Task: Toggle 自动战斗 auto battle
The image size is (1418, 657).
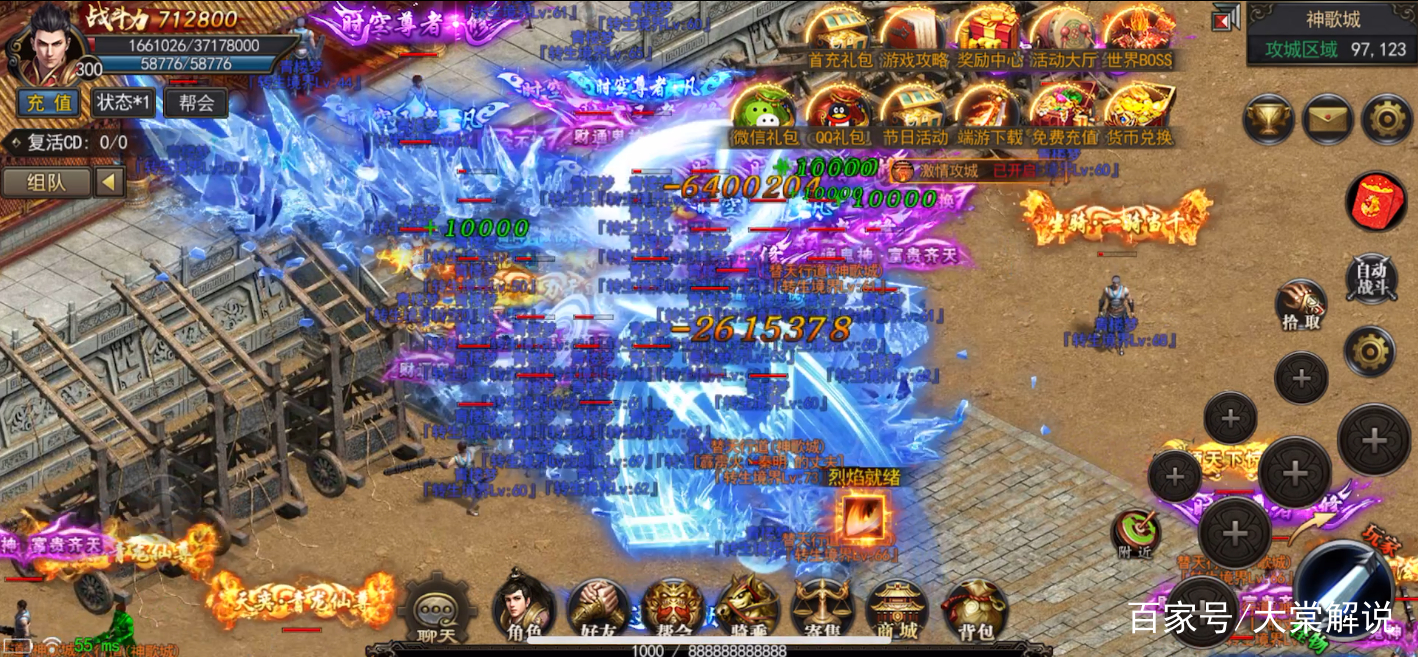Action: coord(1370,279)
